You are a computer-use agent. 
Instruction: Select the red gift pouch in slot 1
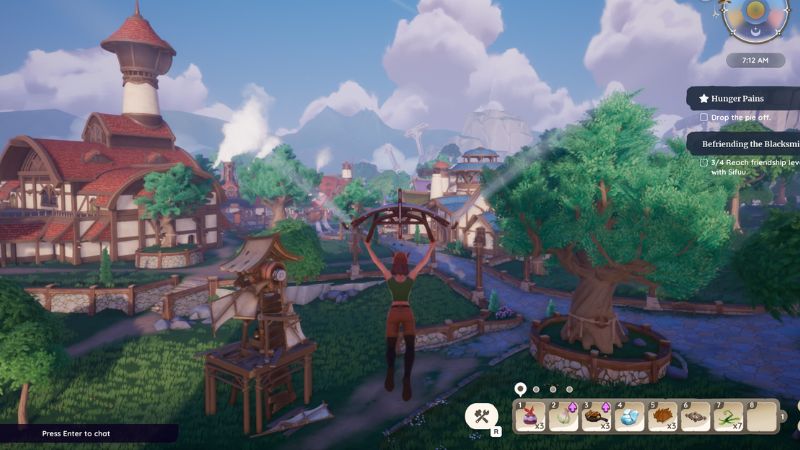pos(531,416)
